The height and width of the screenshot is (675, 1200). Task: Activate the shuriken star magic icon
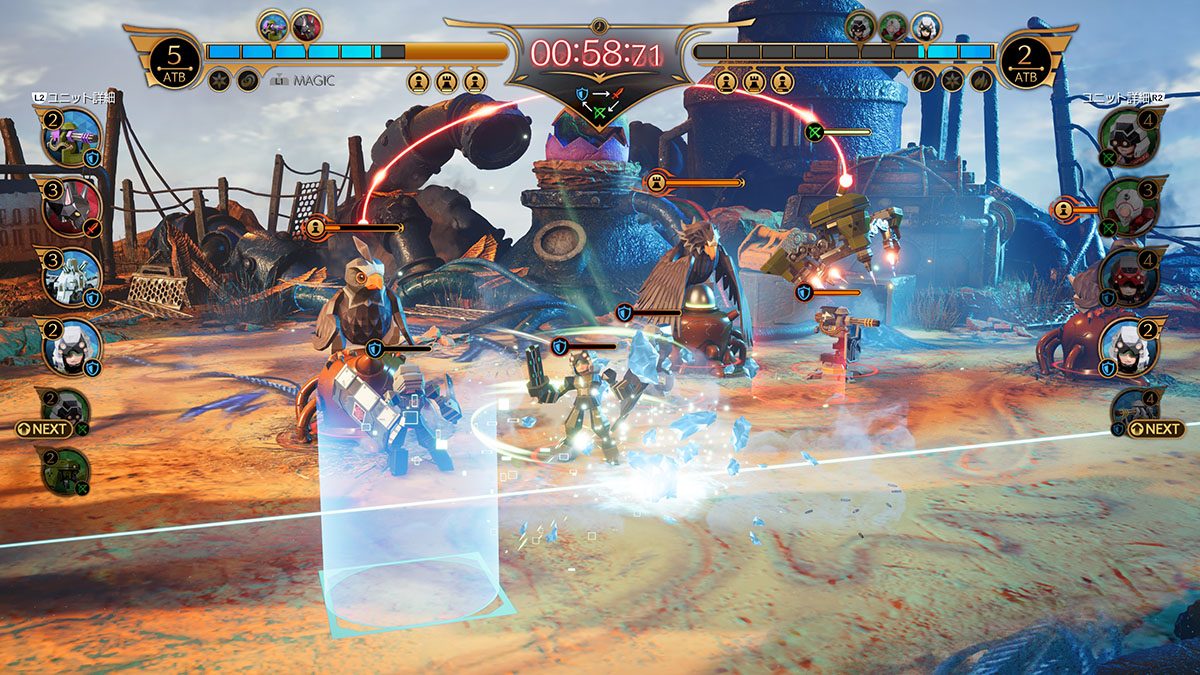click(x=218, y=80)
